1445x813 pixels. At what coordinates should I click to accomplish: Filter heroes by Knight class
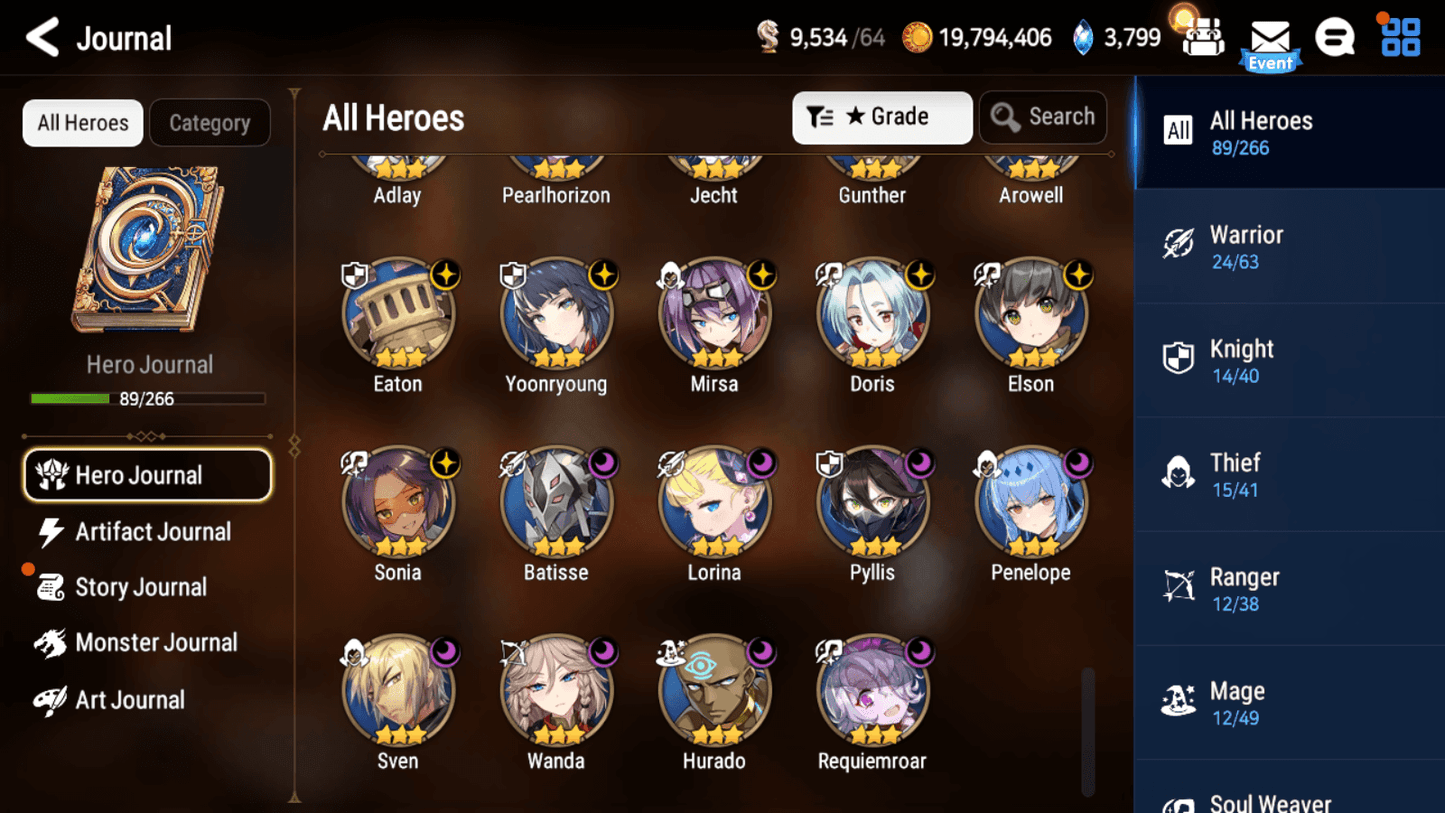coord(1289,361)
